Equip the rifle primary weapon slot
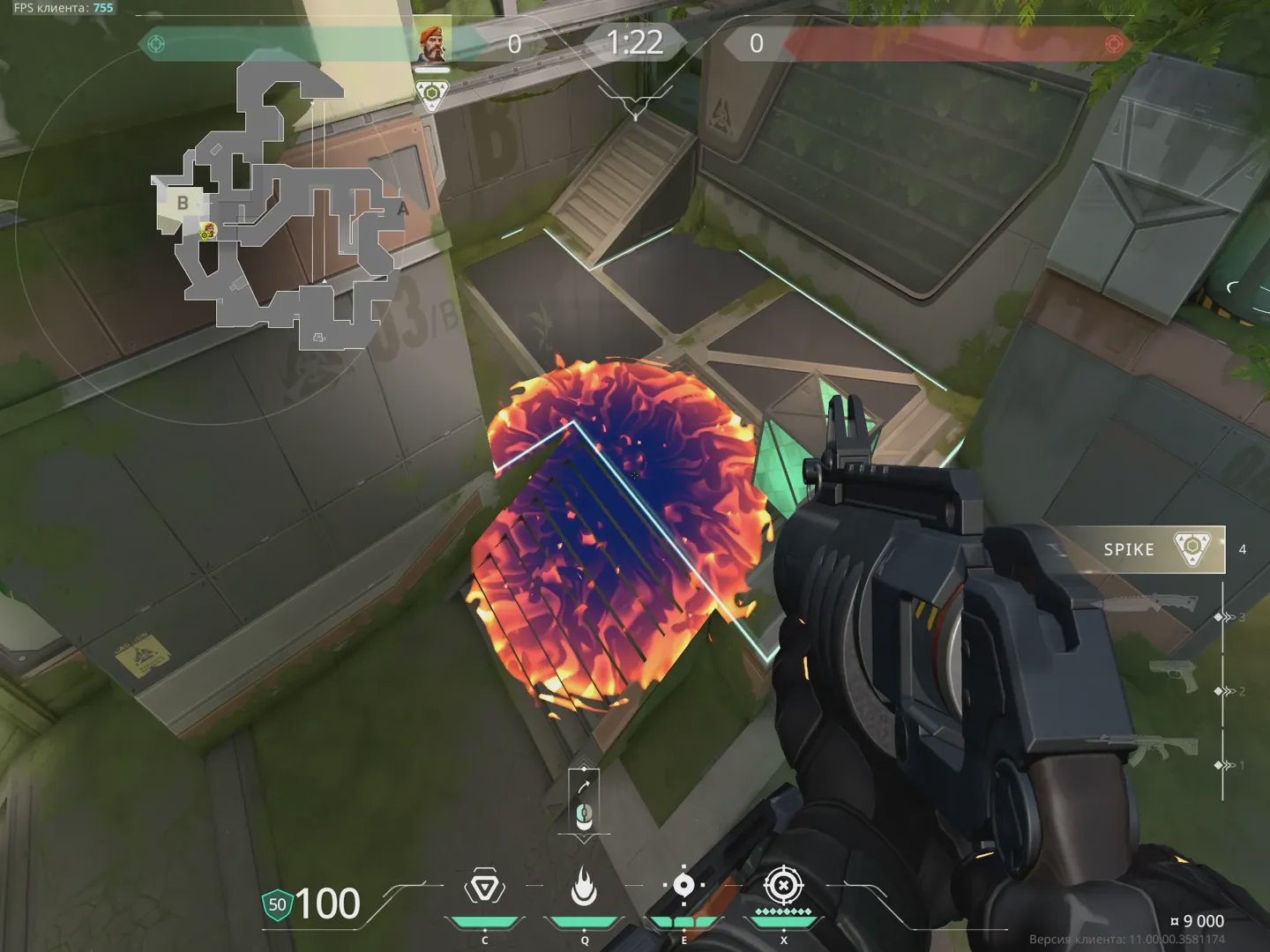The width and height of the screenshot is (1270, 952). (x=1164, y=750)
